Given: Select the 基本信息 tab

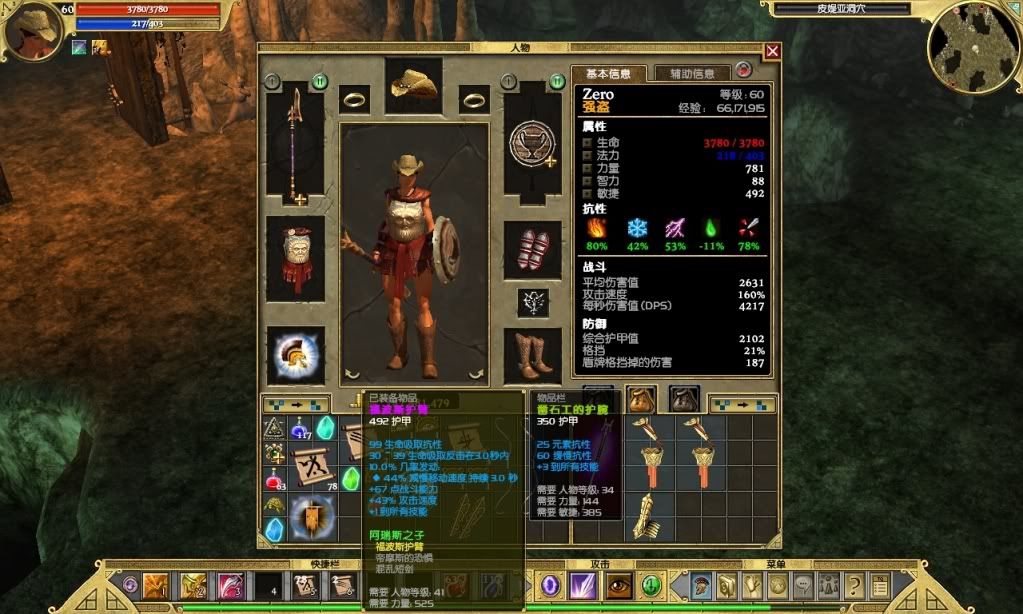Looking at the screenshot, I should (608, 73).
